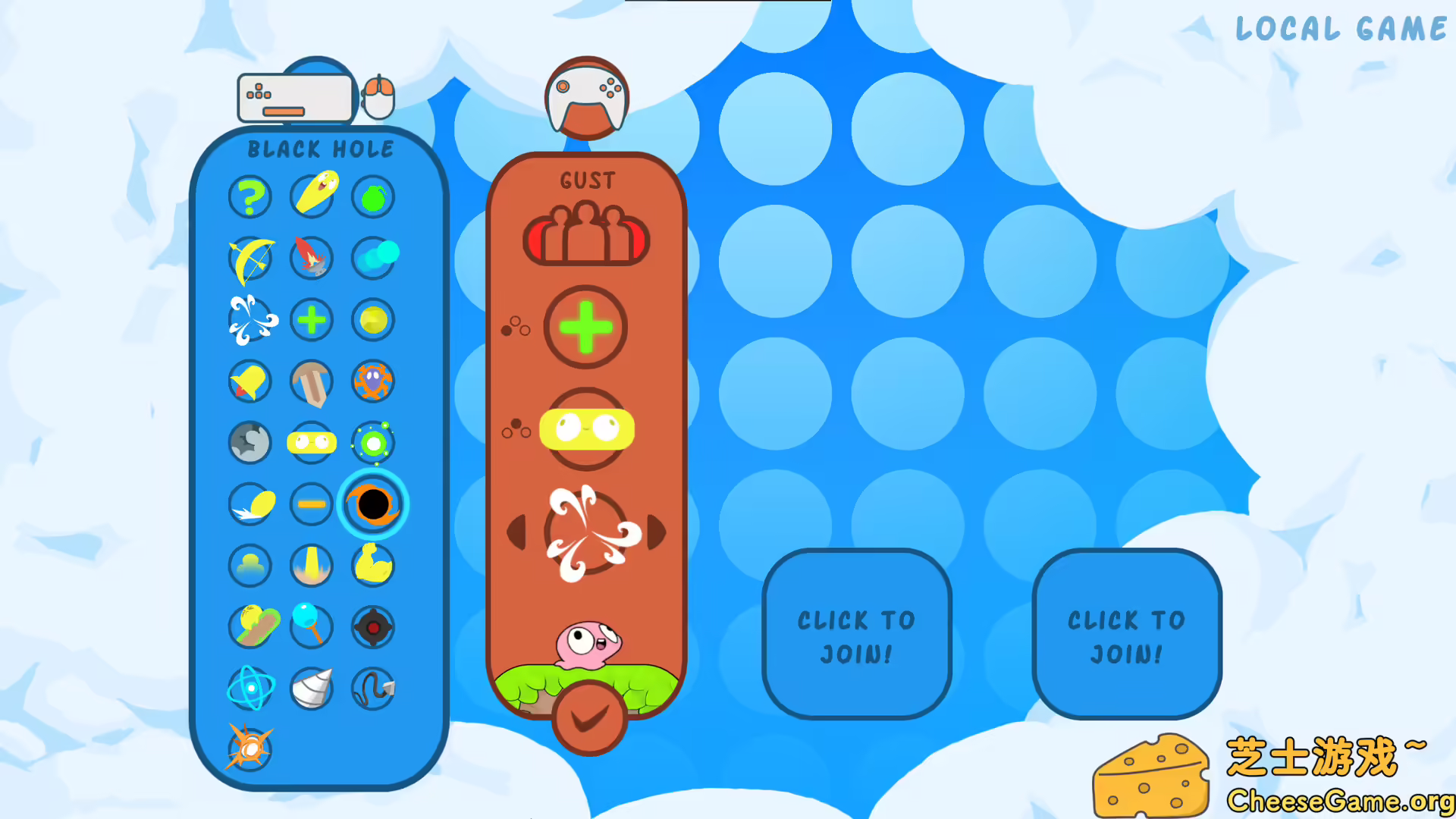Viewport: 1456px width, 819px height.
Task: Select the grappling rope ability
Action: coord(372,690)
